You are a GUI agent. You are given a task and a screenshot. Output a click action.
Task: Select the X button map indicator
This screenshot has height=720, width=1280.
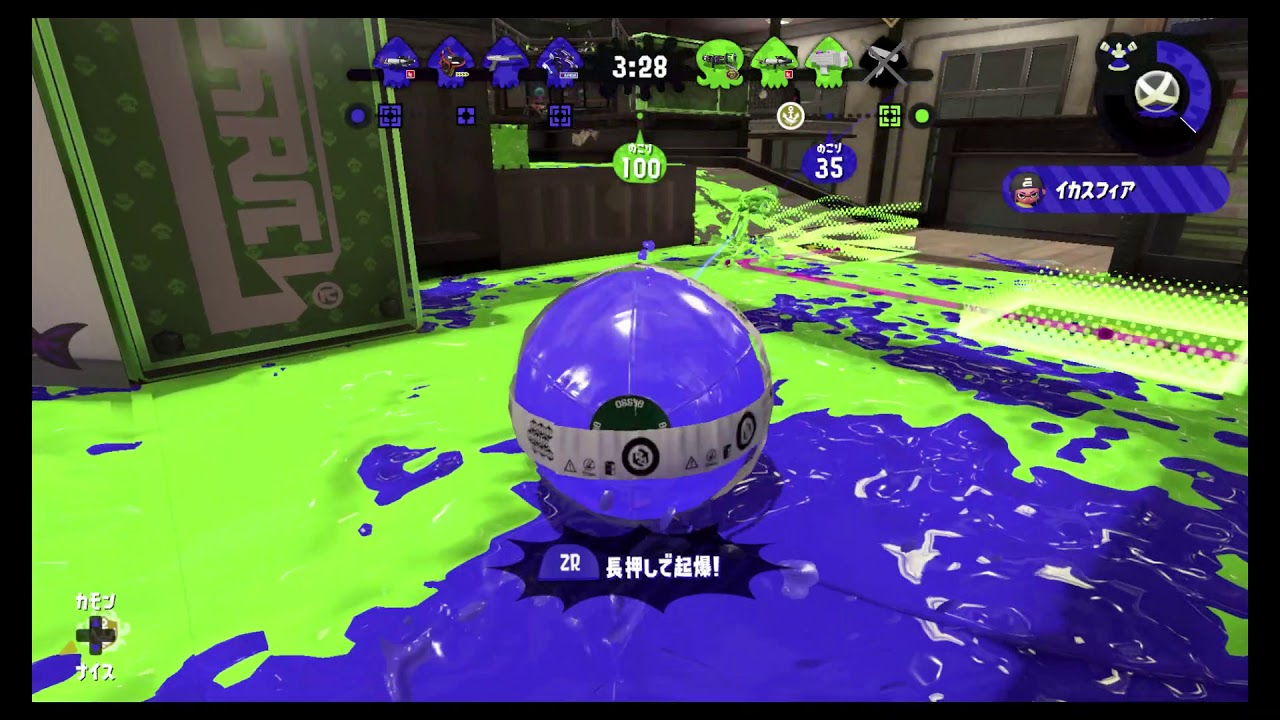(x=1155, y=91)
